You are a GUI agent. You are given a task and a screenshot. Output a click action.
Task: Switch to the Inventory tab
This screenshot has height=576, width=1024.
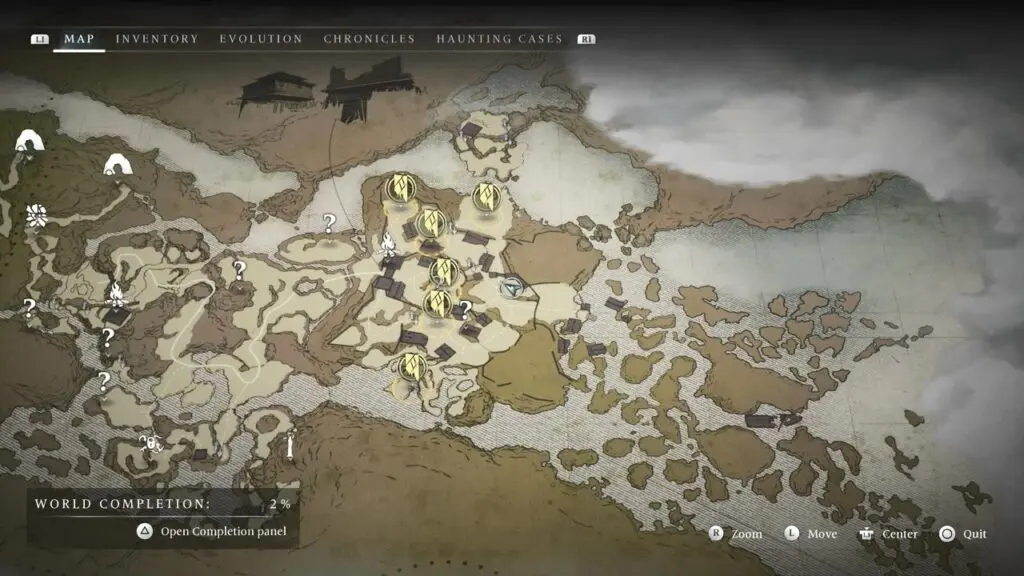click(157, 39)
